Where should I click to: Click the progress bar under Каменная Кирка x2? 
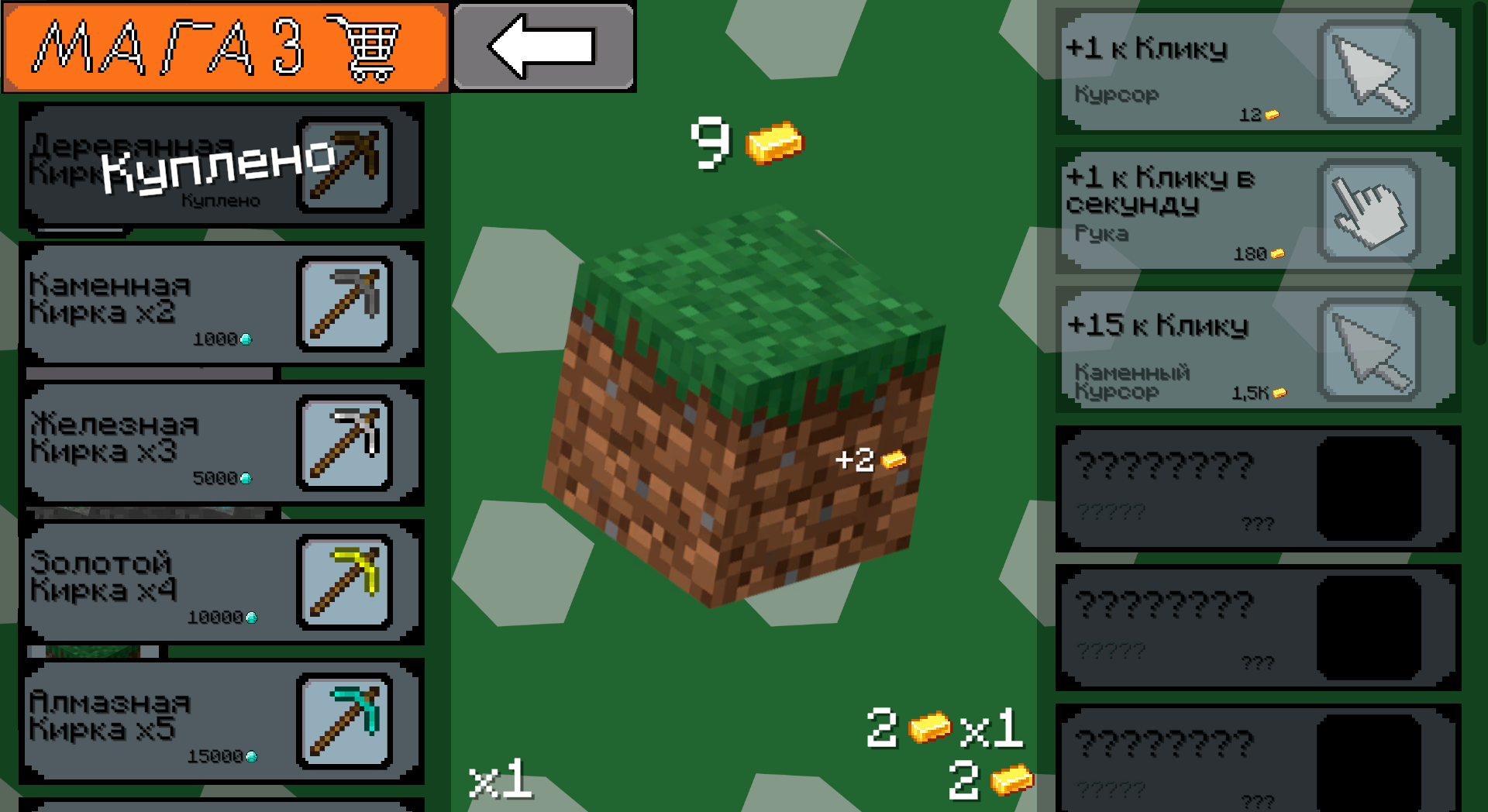point(151,374)
